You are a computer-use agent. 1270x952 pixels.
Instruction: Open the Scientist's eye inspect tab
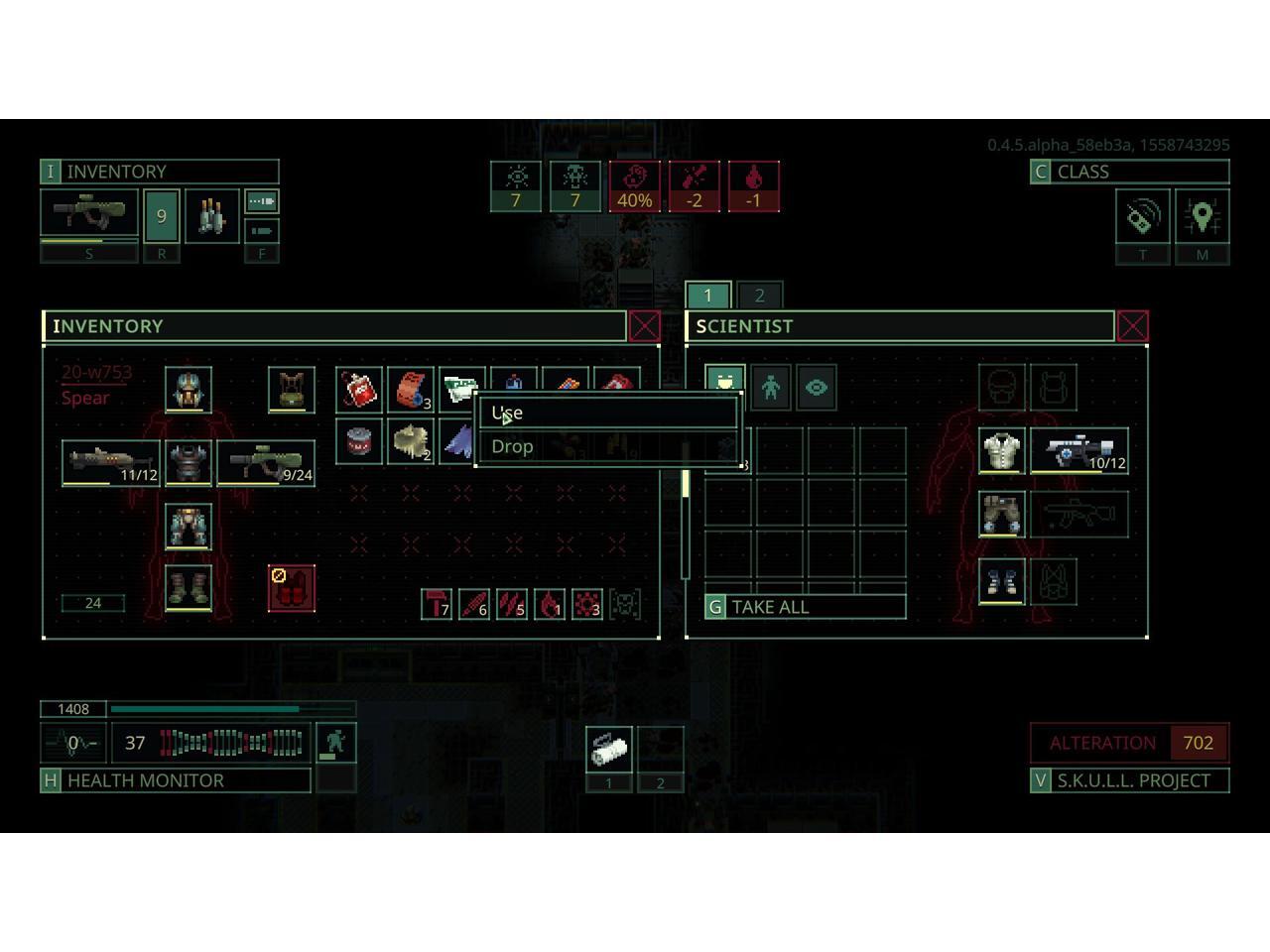click(x=817, y=388)
